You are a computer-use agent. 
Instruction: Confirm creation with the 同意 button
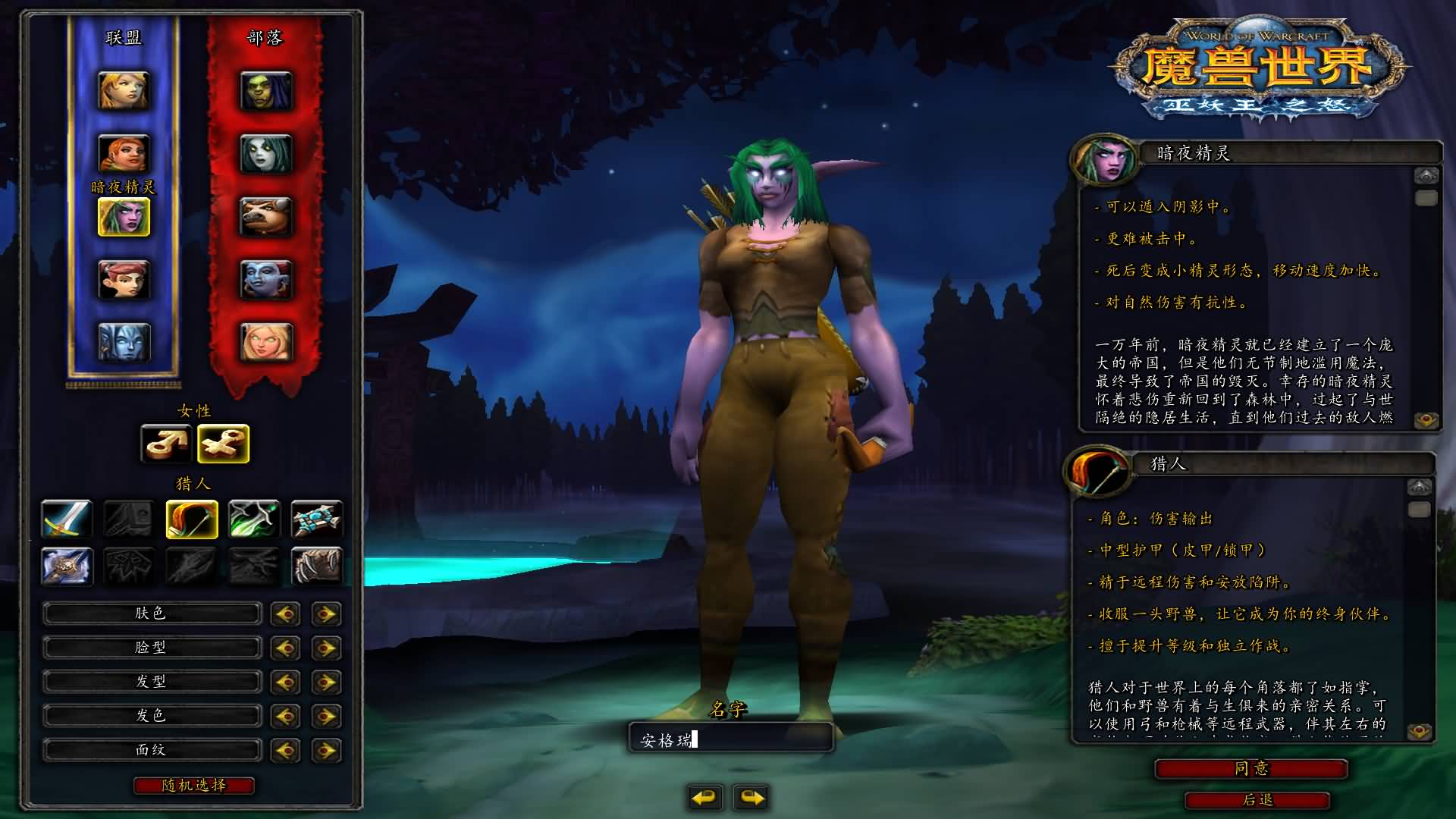[x=1250, y=769]
